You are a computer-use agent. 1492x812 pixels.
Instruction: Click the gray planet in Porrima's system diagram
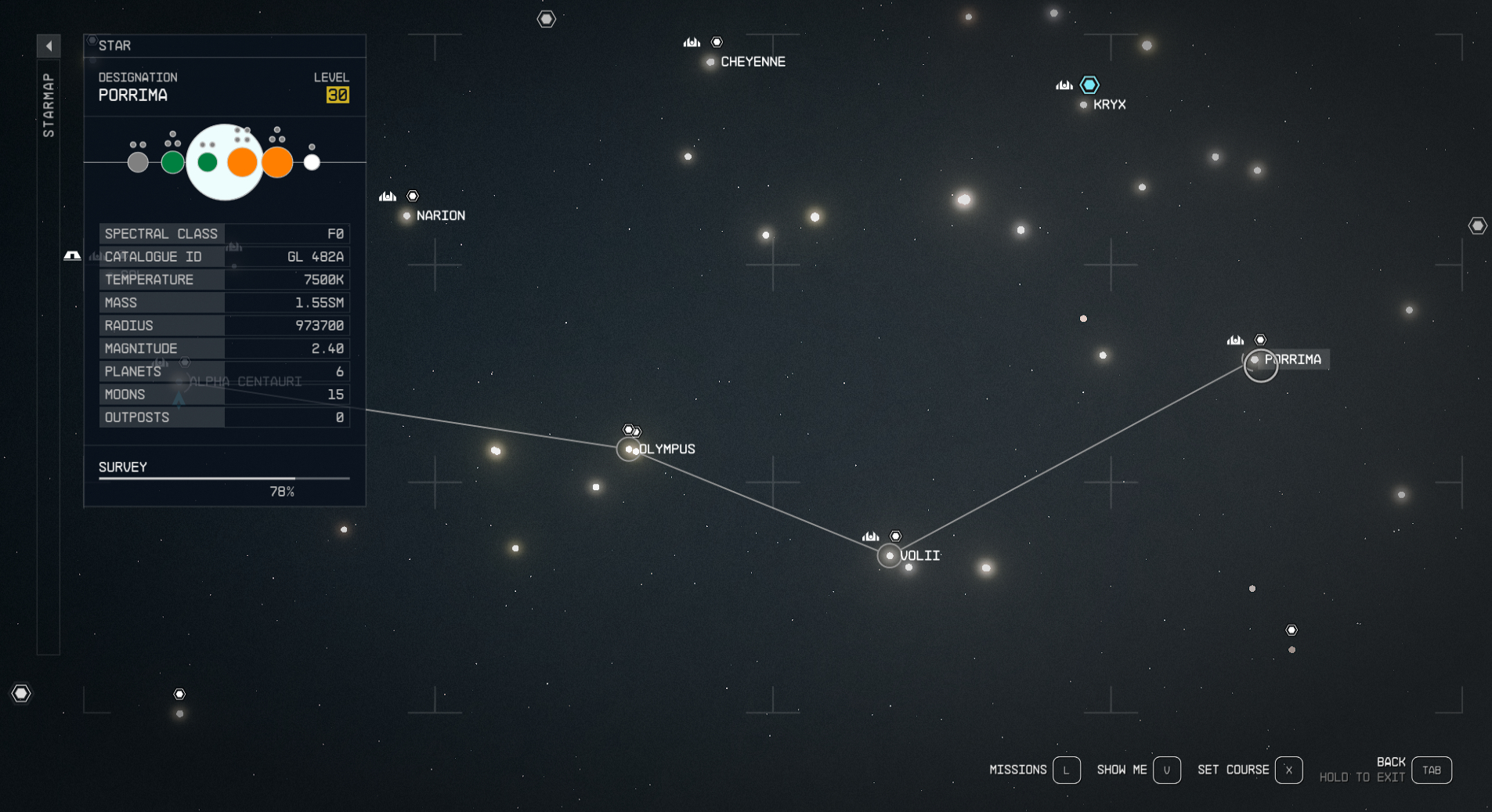pos(137,162)
